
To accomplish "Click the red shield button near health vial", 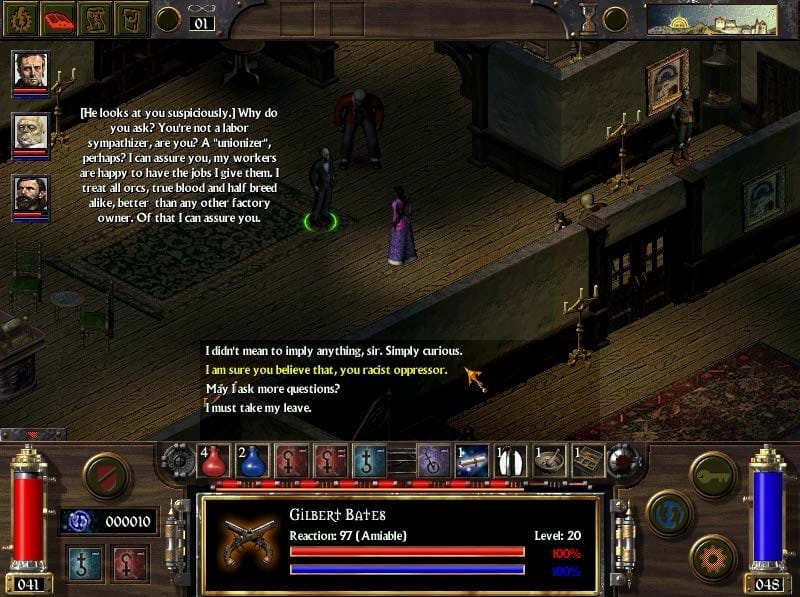I will (104, 474).
